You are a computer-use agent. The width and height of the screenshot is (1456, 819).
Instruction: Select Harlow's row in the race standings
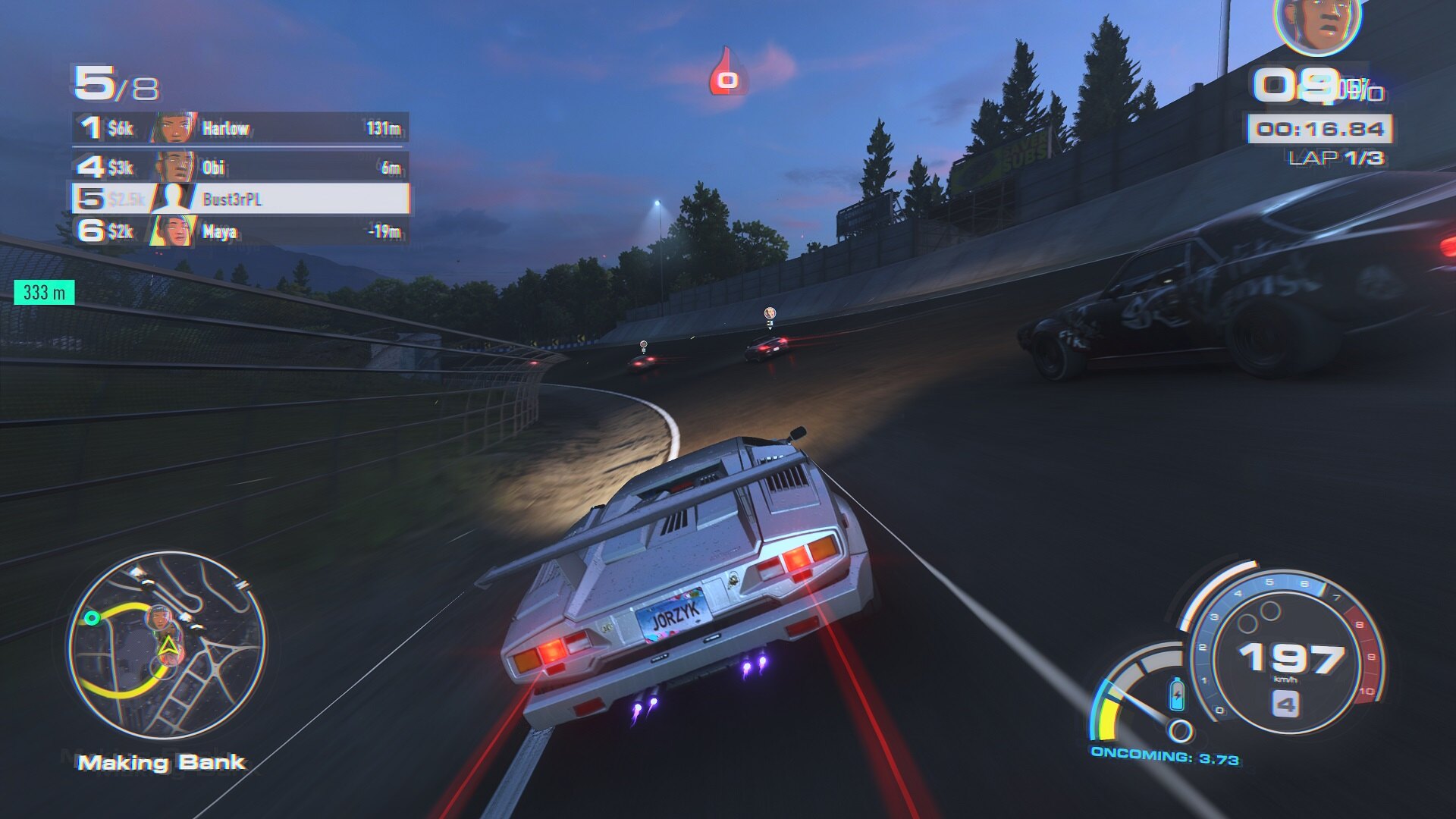[240, 128]
